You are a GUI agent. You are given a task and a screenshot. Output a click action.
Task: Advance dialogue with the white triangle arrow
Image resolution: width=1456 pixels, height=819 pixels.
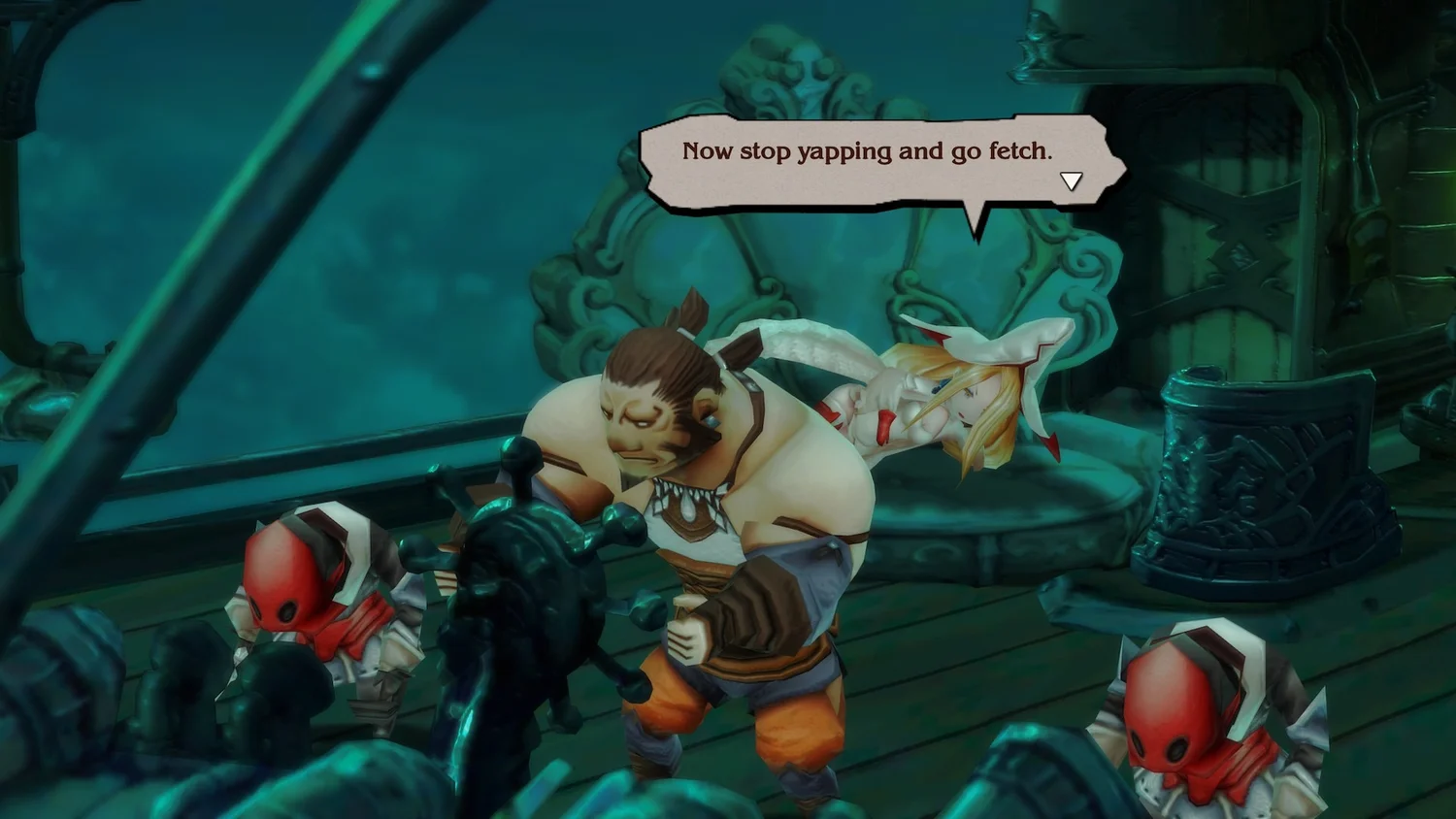[1071, 181]
